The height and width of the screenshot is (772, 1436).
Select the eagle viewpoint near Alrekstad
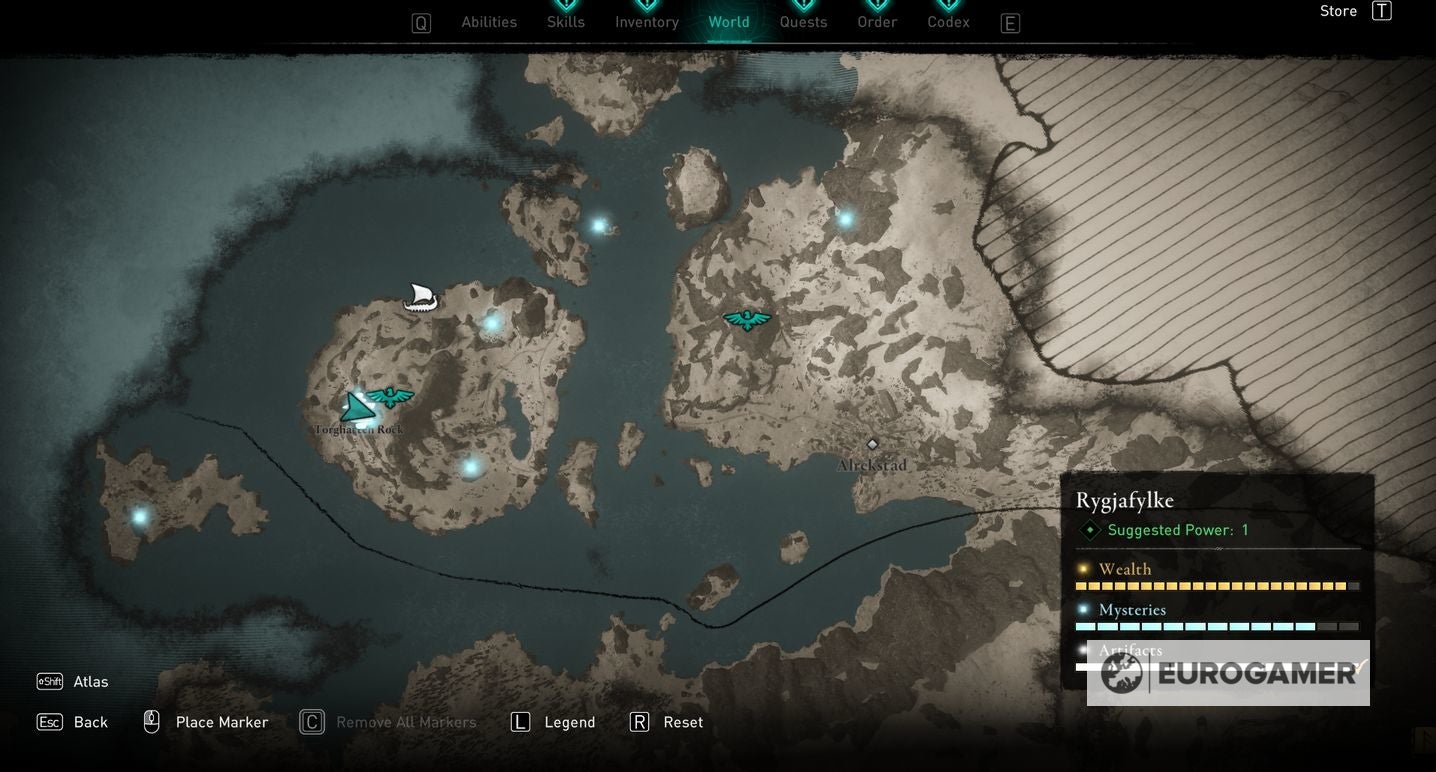[747, 320]
